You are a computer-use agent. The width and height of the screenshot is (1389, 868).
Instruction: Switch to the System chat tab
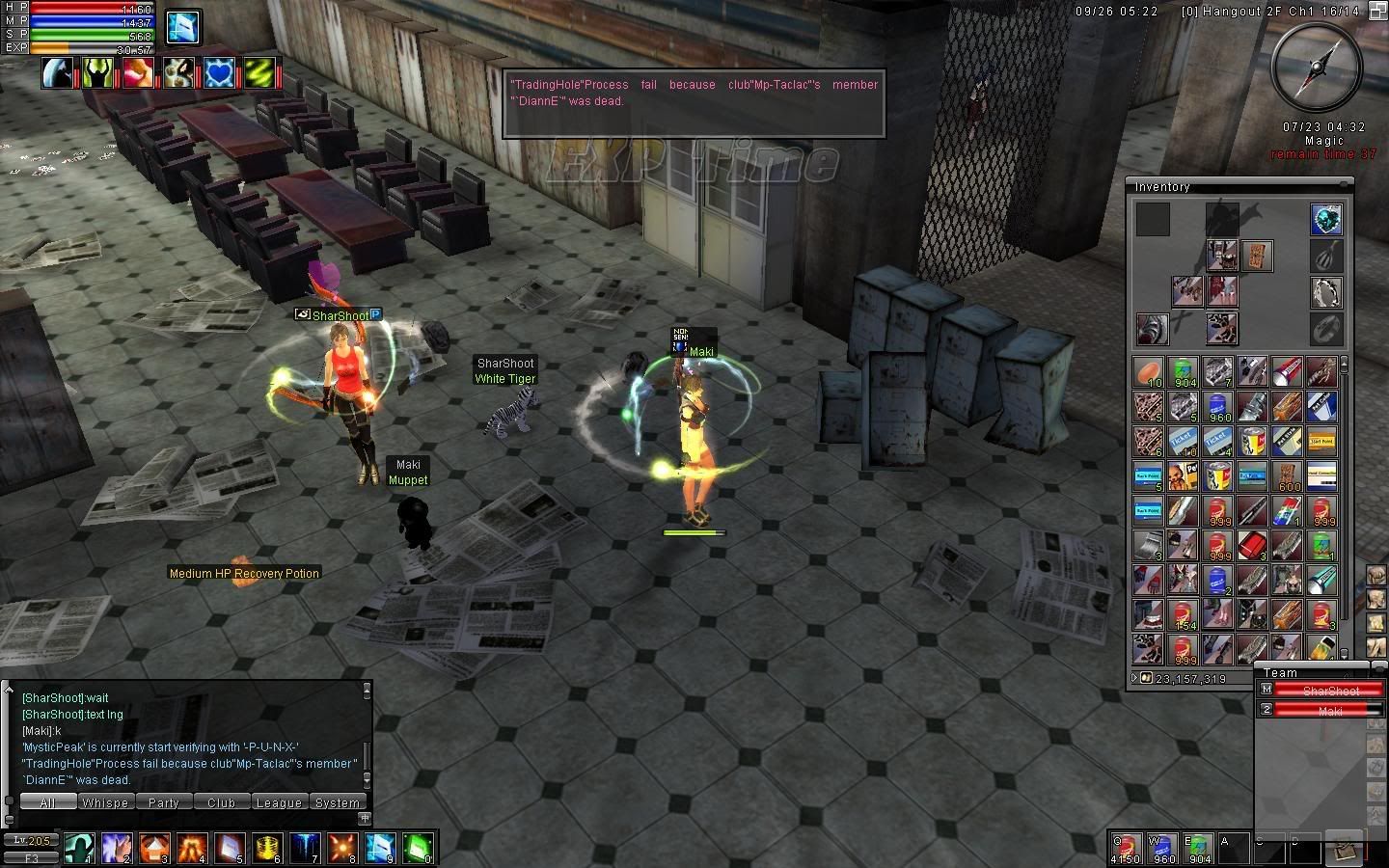click(337, 802)
